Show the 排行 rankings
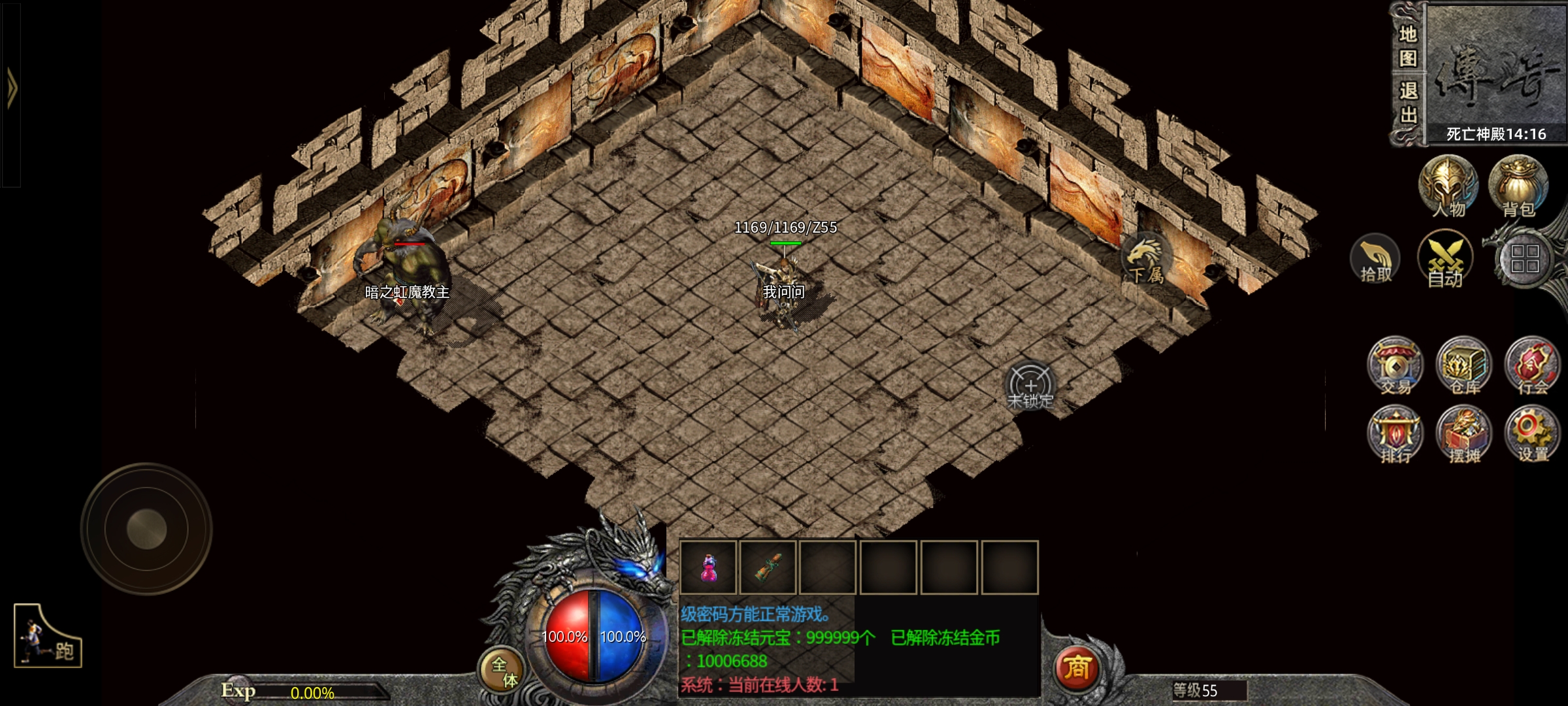 [x=1395, y=435]
